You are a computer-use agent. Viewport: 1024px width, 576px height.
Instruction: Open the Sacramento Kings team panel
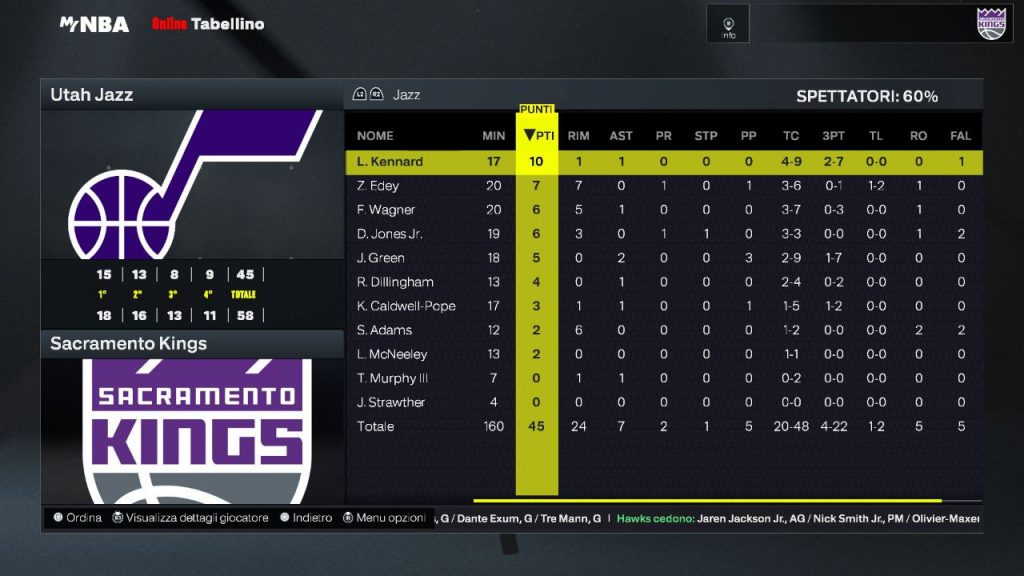click(x=192, y=344)
